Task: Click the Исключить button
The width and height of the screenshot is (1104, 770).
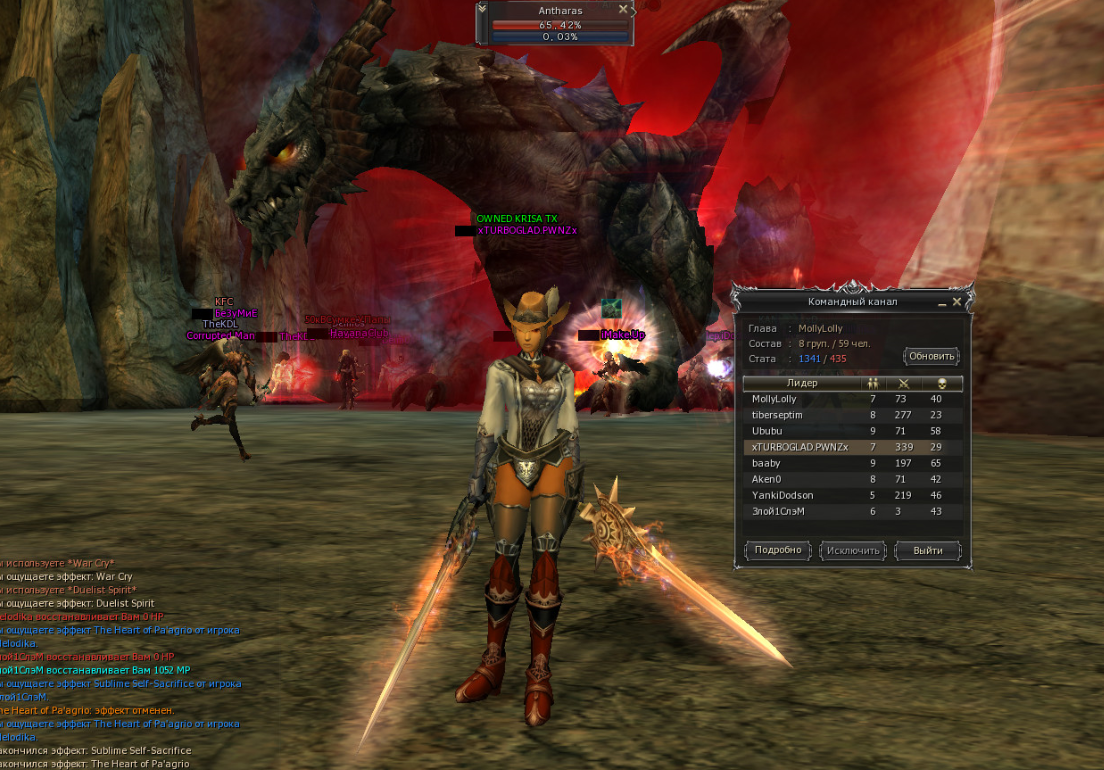Action: point(853,550)
